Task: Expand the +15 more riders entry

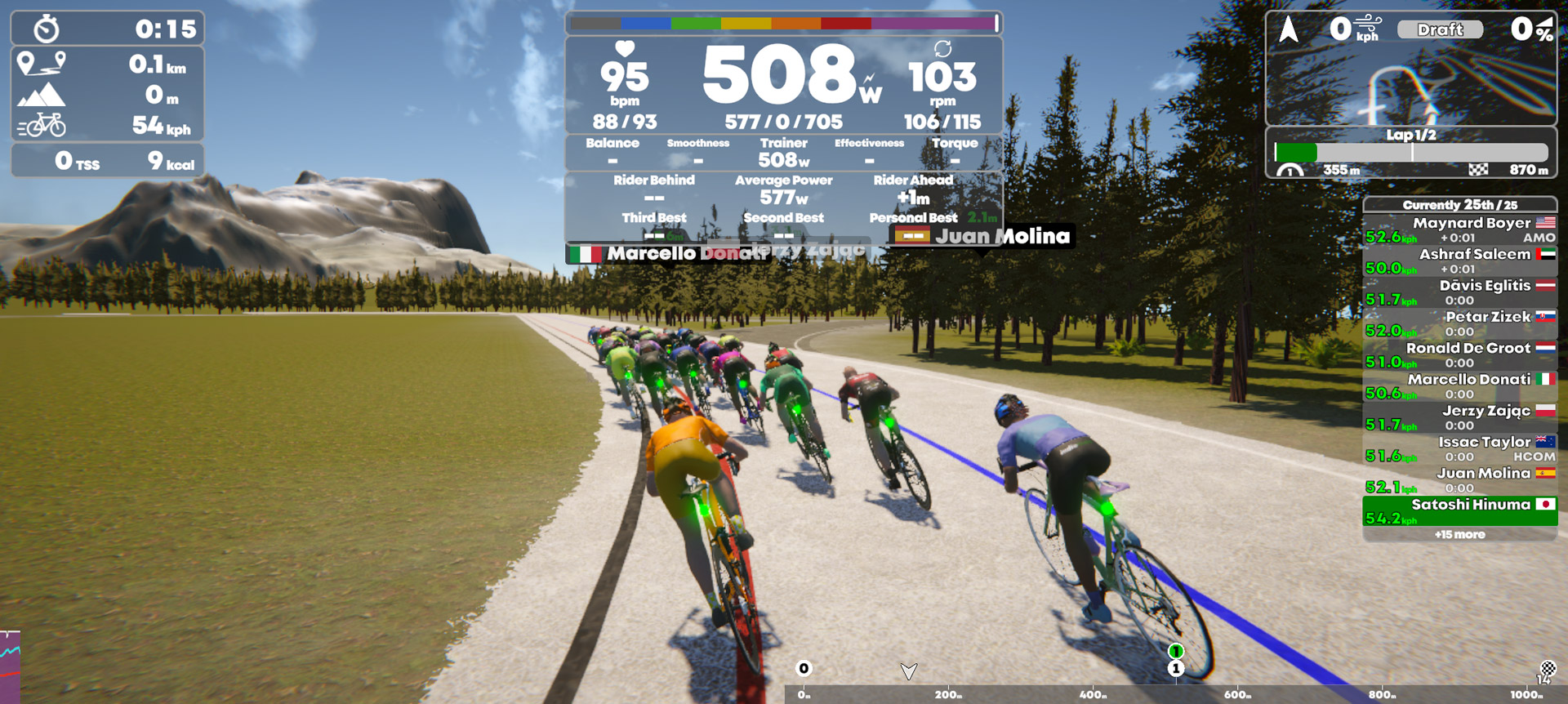Action: pyautogui.click(x=1460, y=535)
